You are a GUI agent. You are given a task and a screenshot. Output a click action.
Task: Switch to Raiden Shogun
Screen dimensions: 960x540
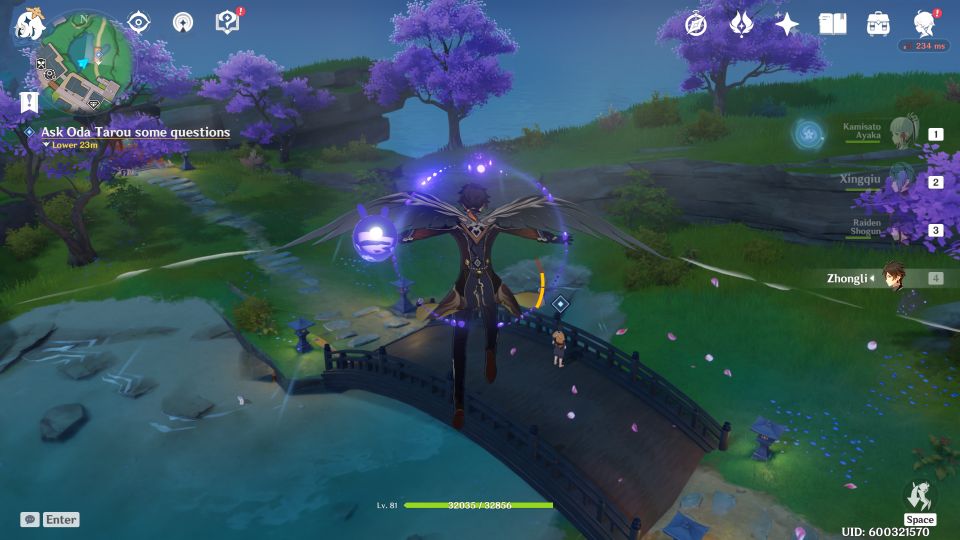point(900,230)
